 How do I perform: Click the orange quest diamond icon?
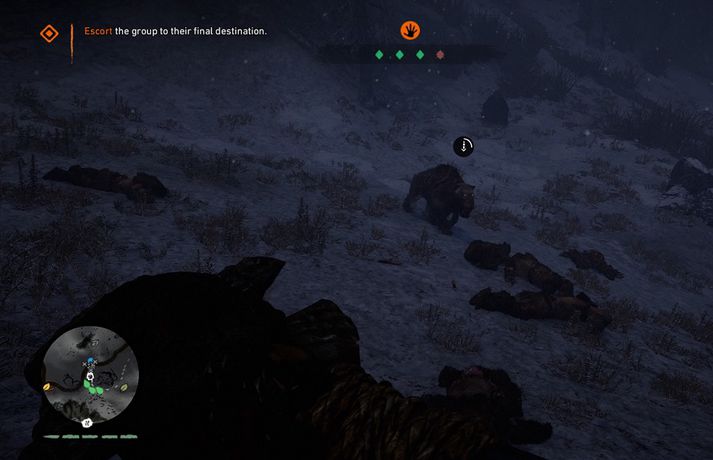pyautogui.click(x=48, y=33)
